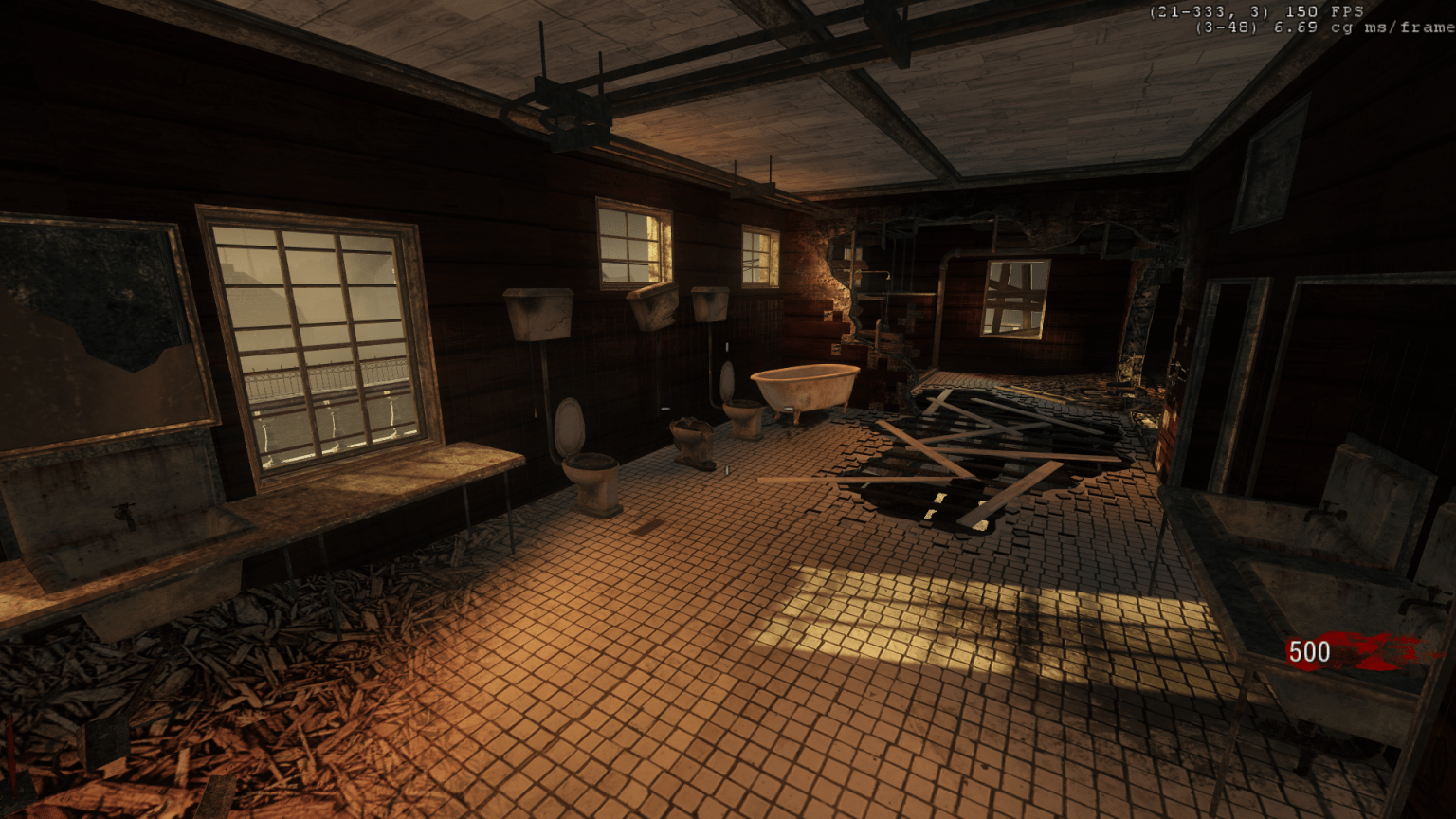Click the left wall-mounted cistern tank
The width and height of the screenshot is (1456, 819).
pos(538,315)
